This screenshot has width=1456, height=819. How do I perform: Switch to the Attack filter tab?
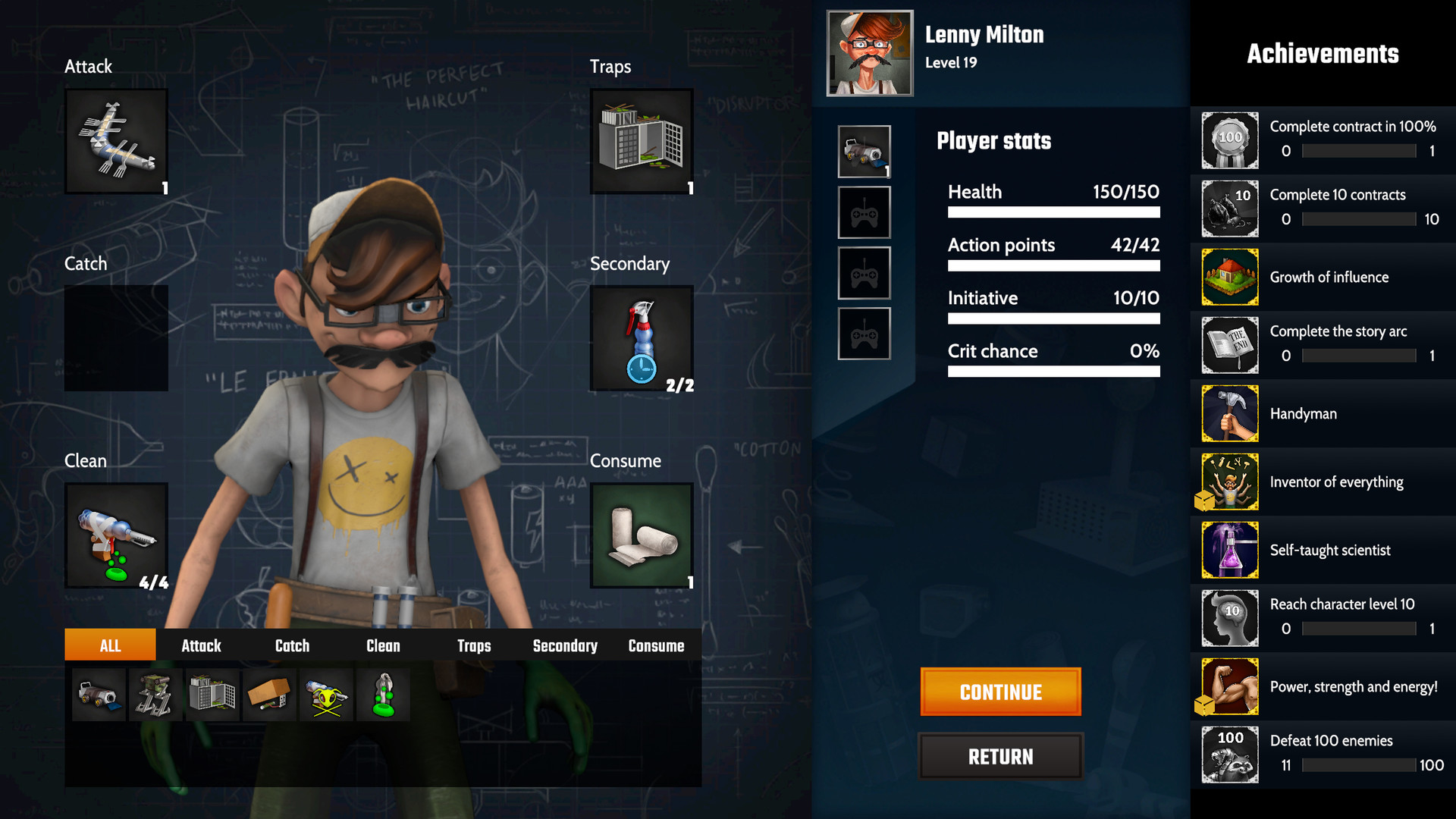[x=200, y=645]
